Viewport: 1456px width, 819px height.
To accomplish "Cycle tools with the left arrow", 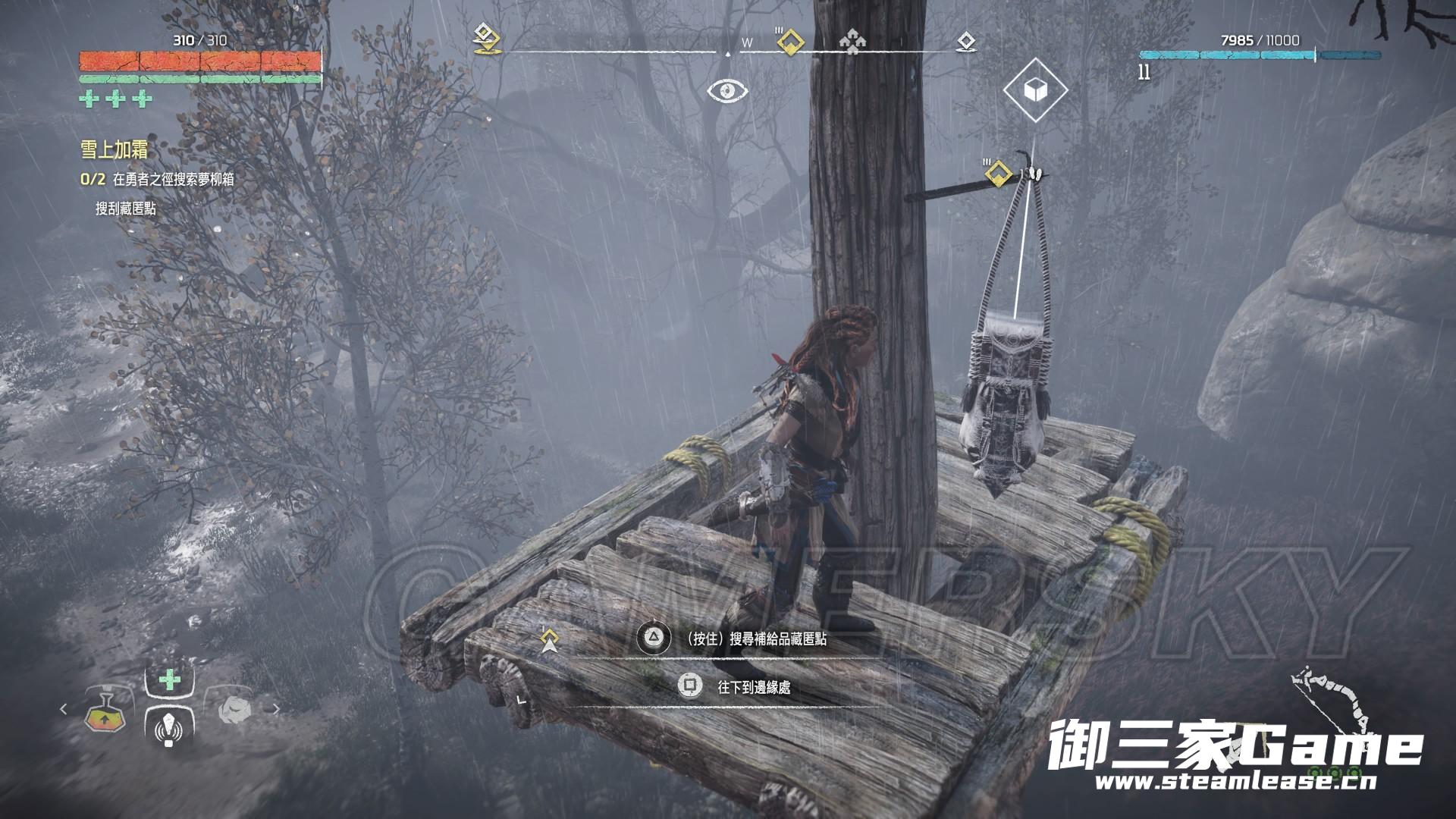I will (x=64, y=709).
